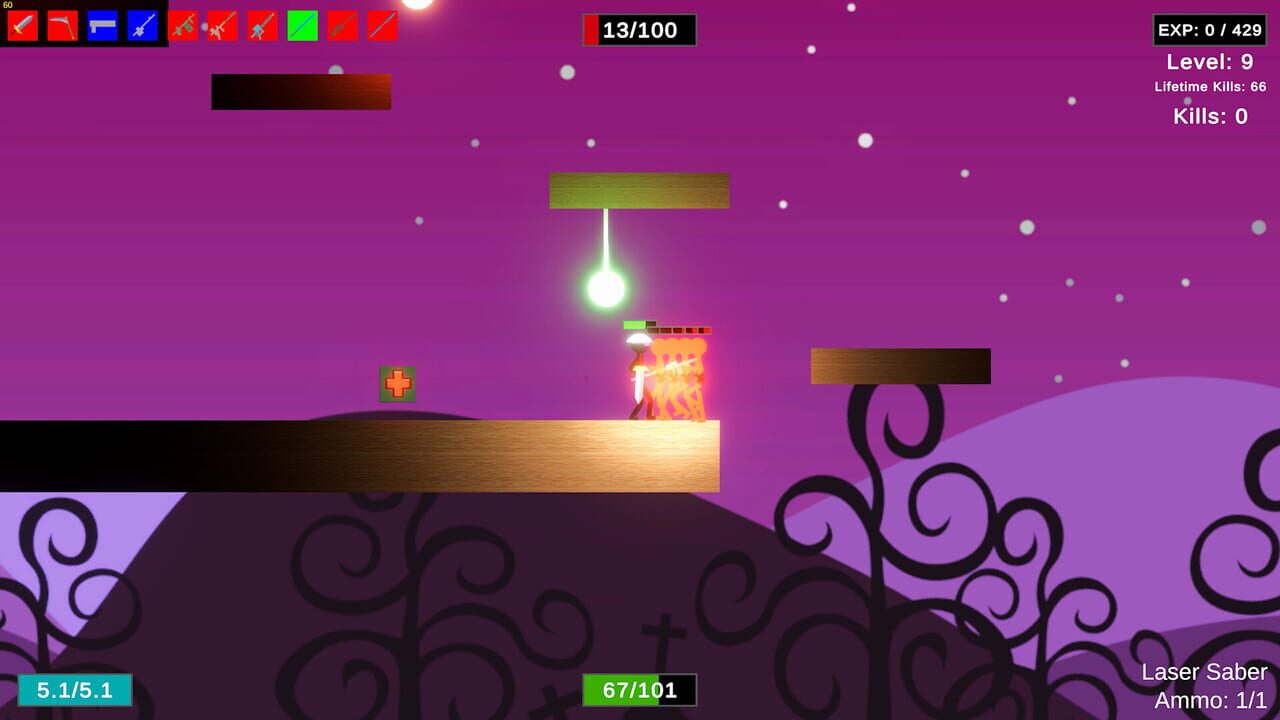Click the 67/101 progress bar

click(638, 690)
